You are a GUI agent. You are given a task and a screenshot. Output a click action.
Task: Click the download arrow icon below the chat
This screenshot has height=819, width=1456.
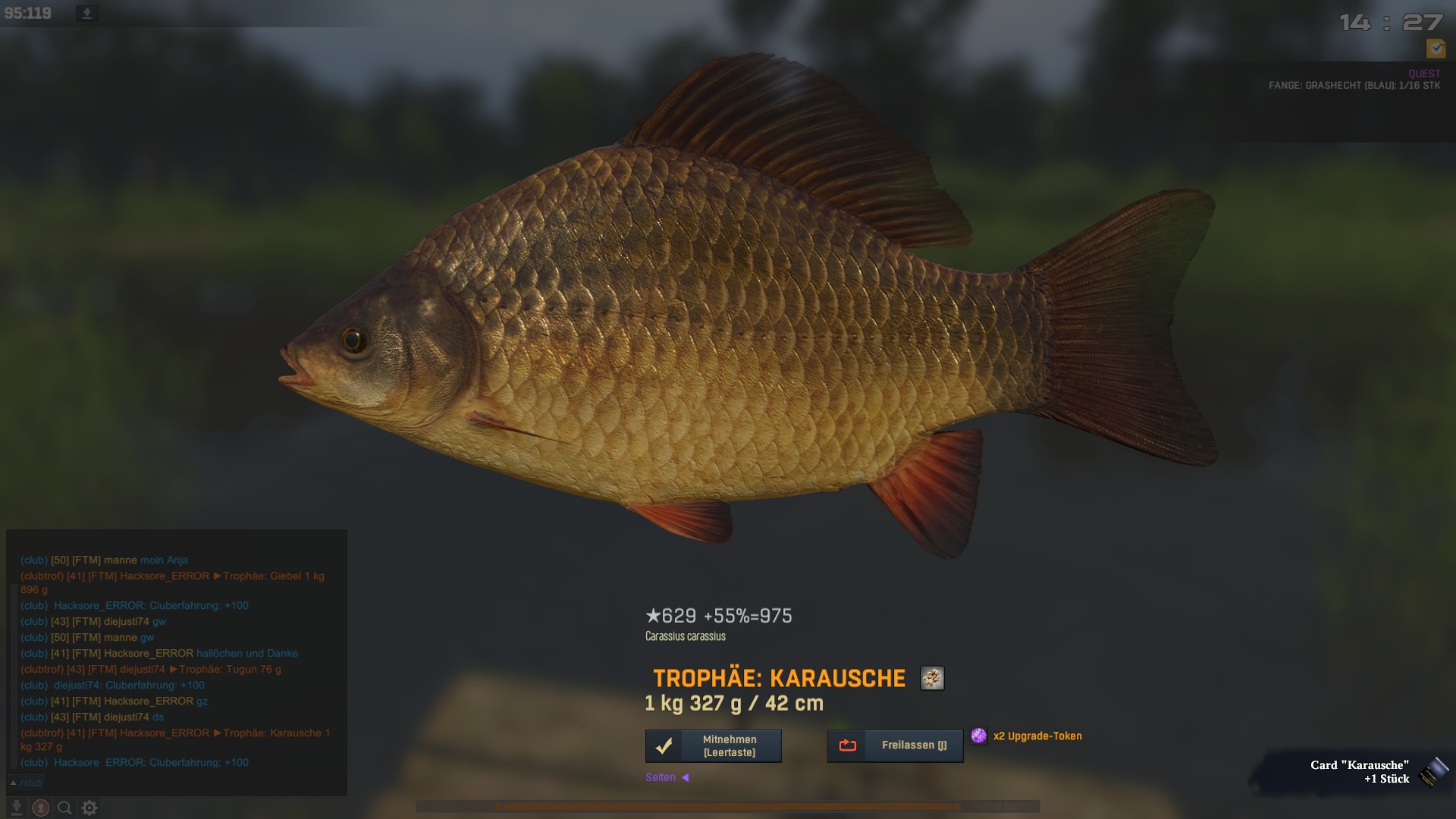[16, 808]
